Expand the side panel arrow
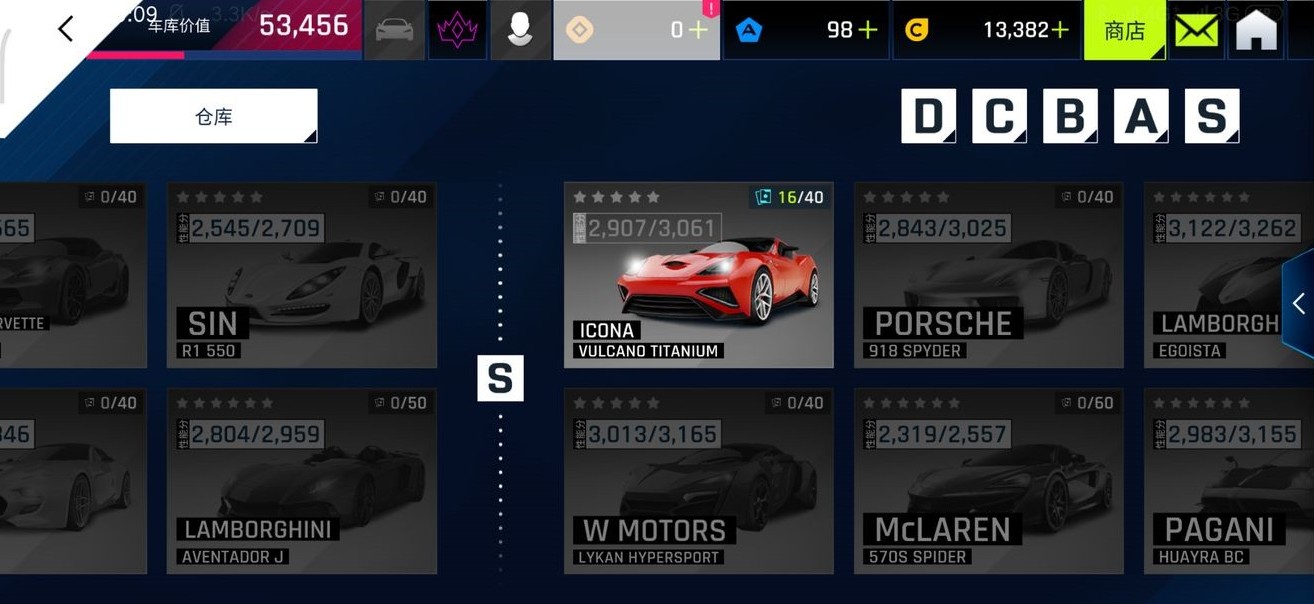The image size is (1314, 604). (1298, 304)
